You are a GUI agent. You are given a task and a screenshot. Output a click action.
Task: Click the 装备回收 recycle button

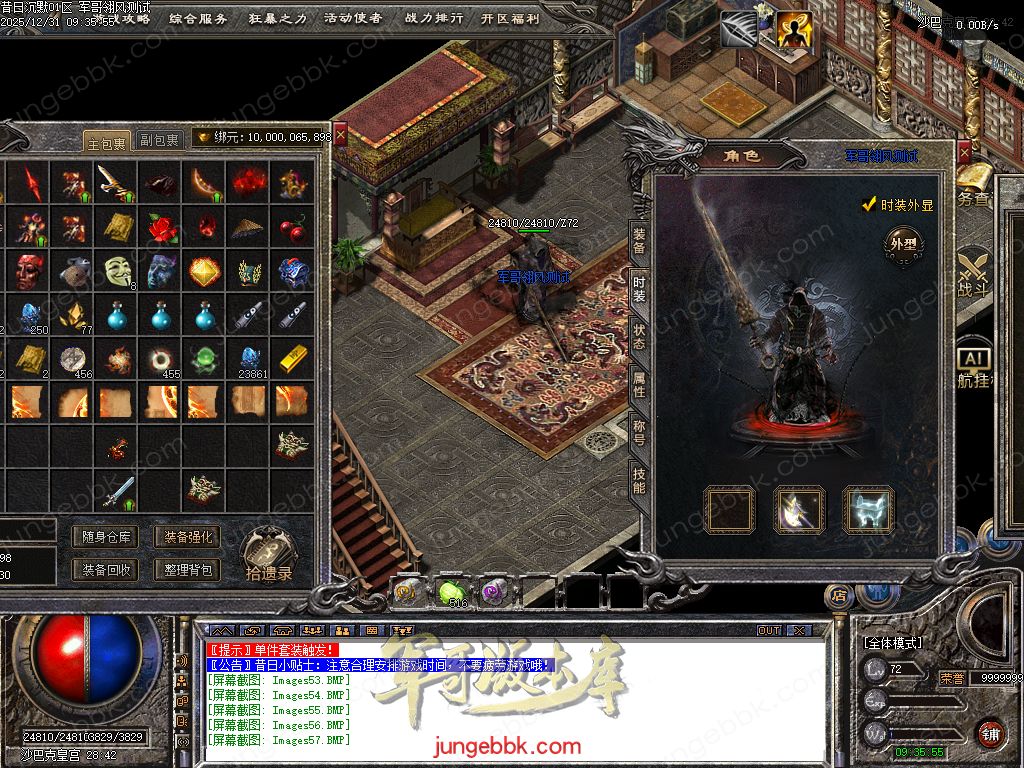105,570
